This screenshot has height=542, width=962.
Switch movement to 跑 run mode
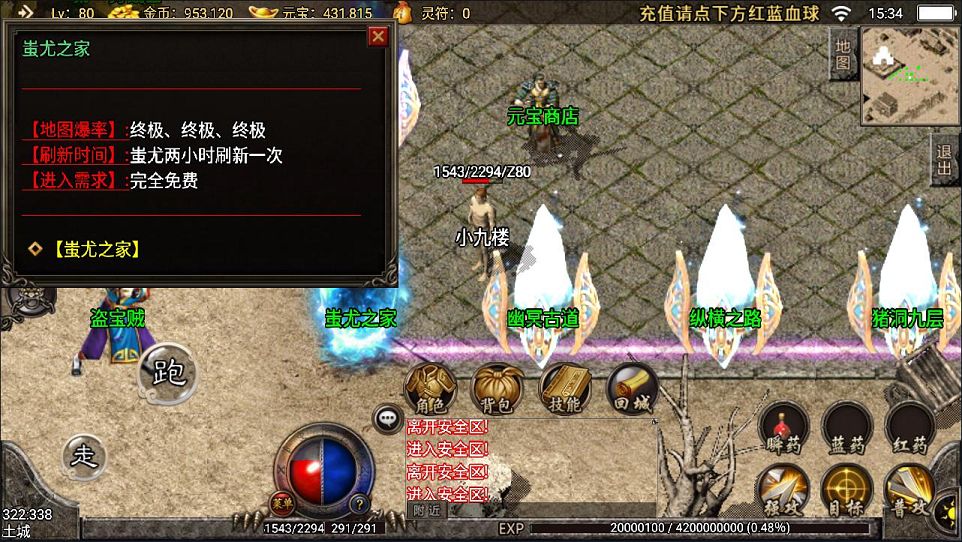[x=168, y=374]
